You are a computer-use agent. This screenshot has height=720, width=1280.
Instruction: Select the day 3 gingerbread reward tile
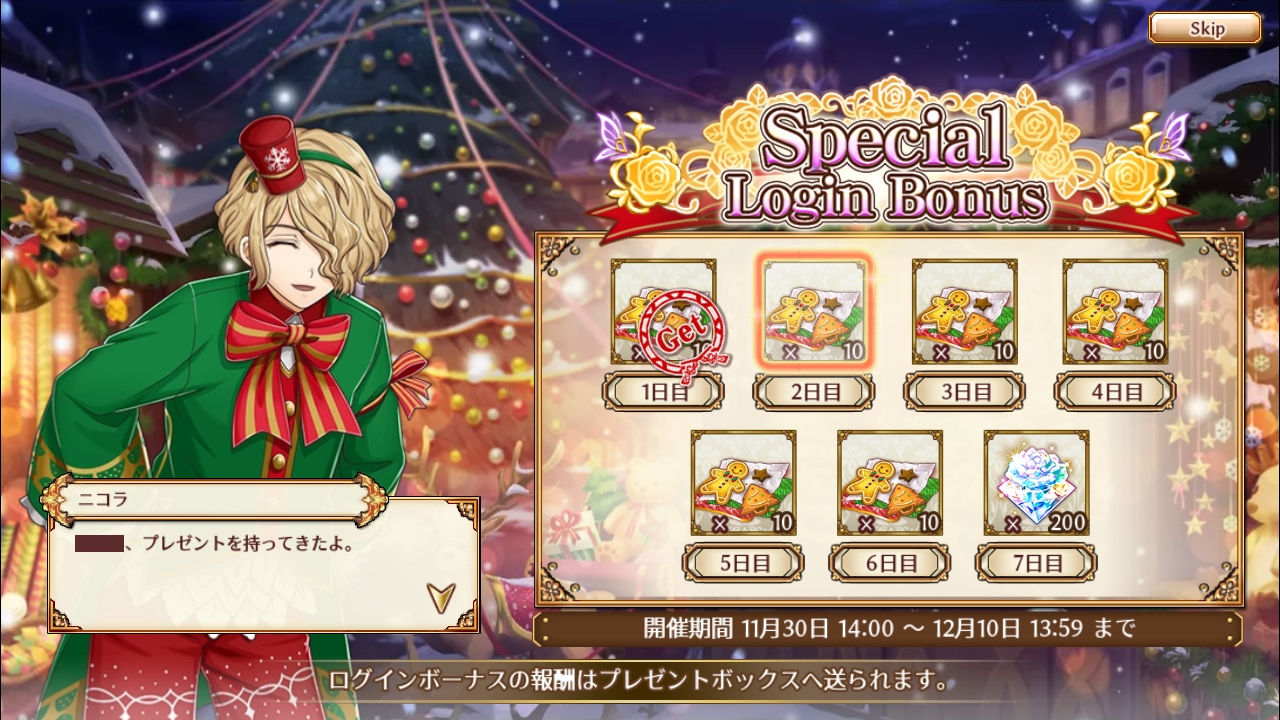965,312
